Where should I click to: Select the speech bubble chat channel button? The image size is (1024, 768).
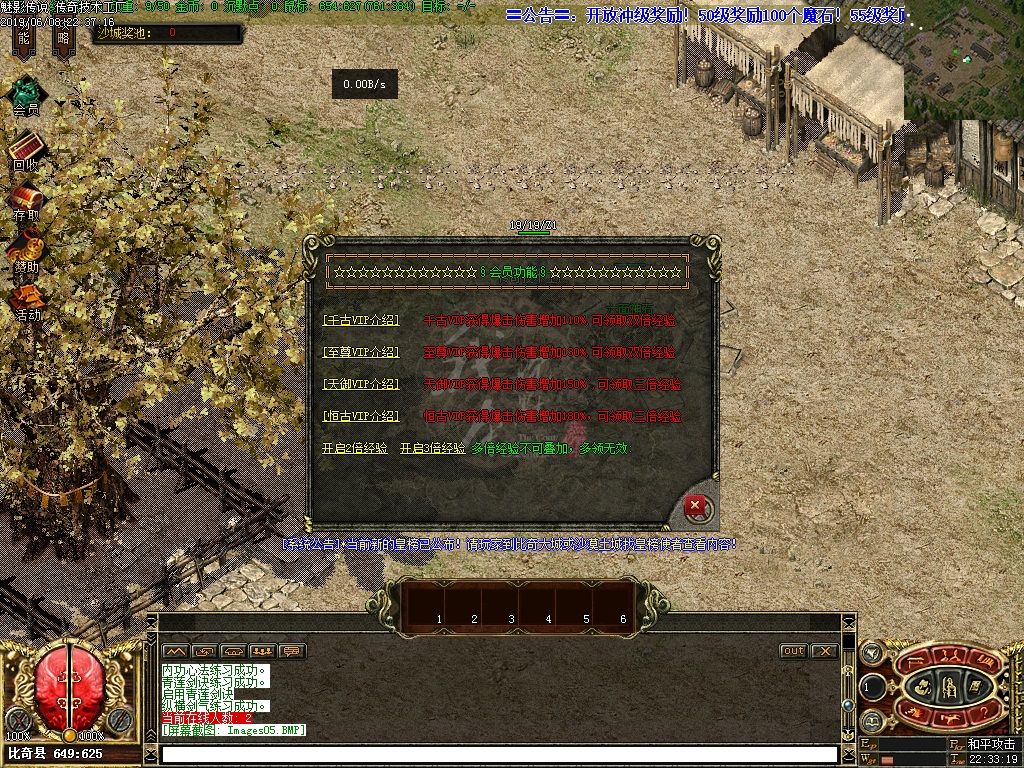pos(292,651)
